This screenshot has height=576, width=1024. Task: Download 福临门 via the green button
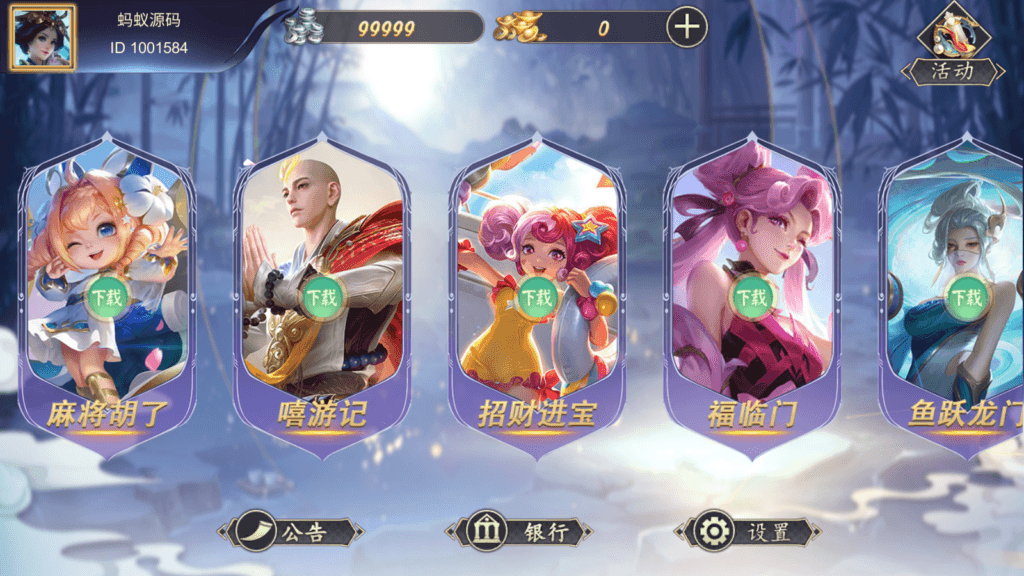(x=752, y=297)
